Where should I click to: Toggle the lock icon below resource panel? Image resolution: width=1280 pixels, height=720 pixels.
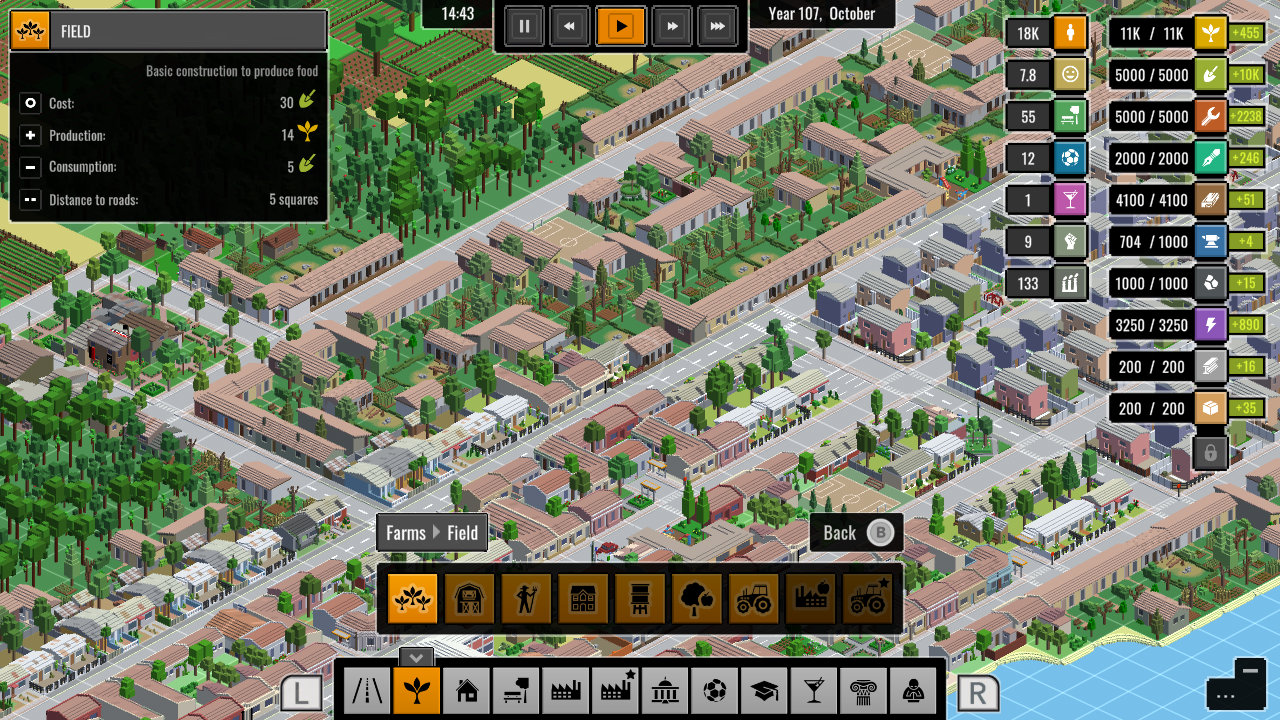1210,452
